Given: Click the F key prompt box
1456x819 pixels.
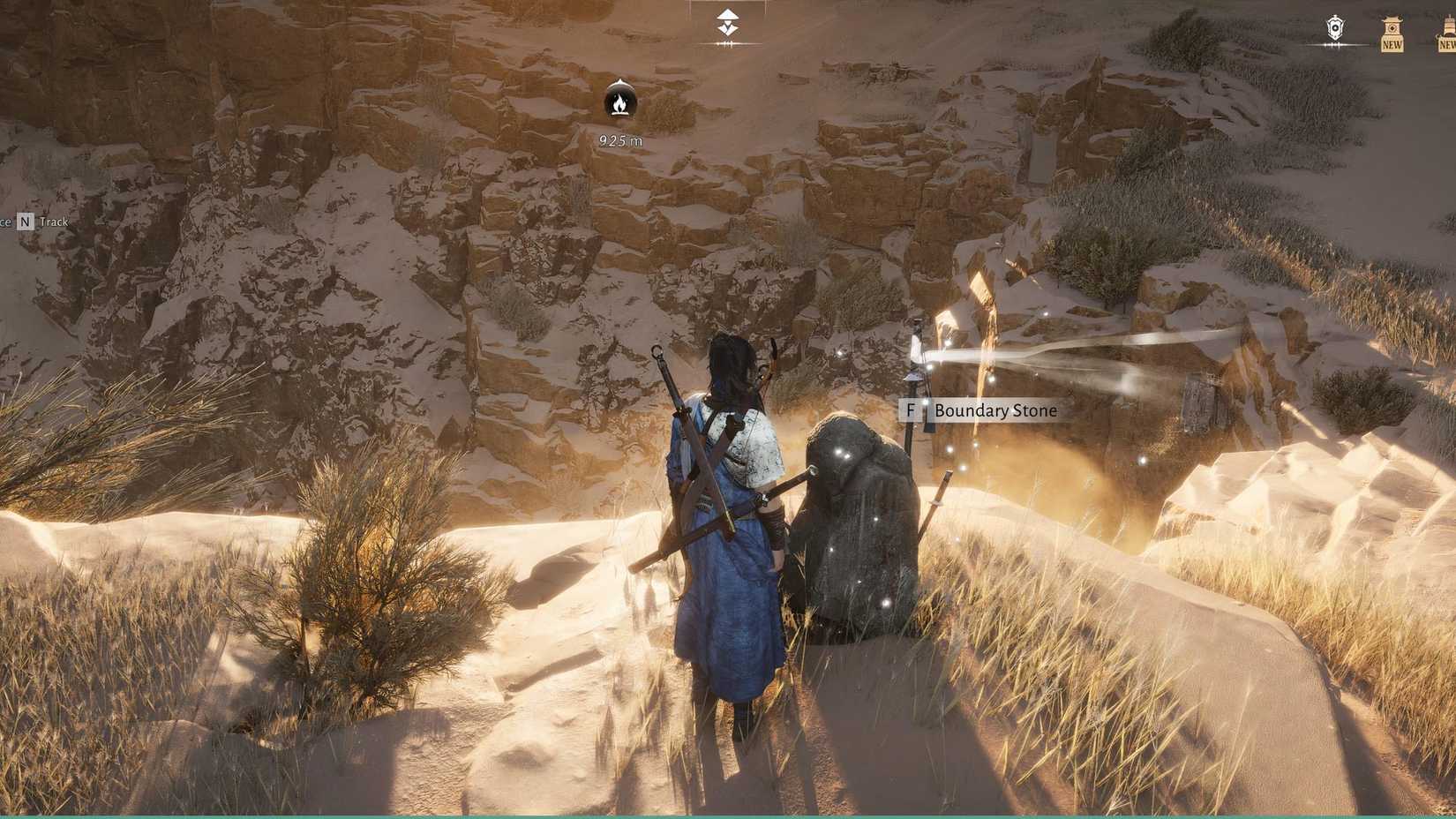Looking at the screenshot, I should point(912,410).
